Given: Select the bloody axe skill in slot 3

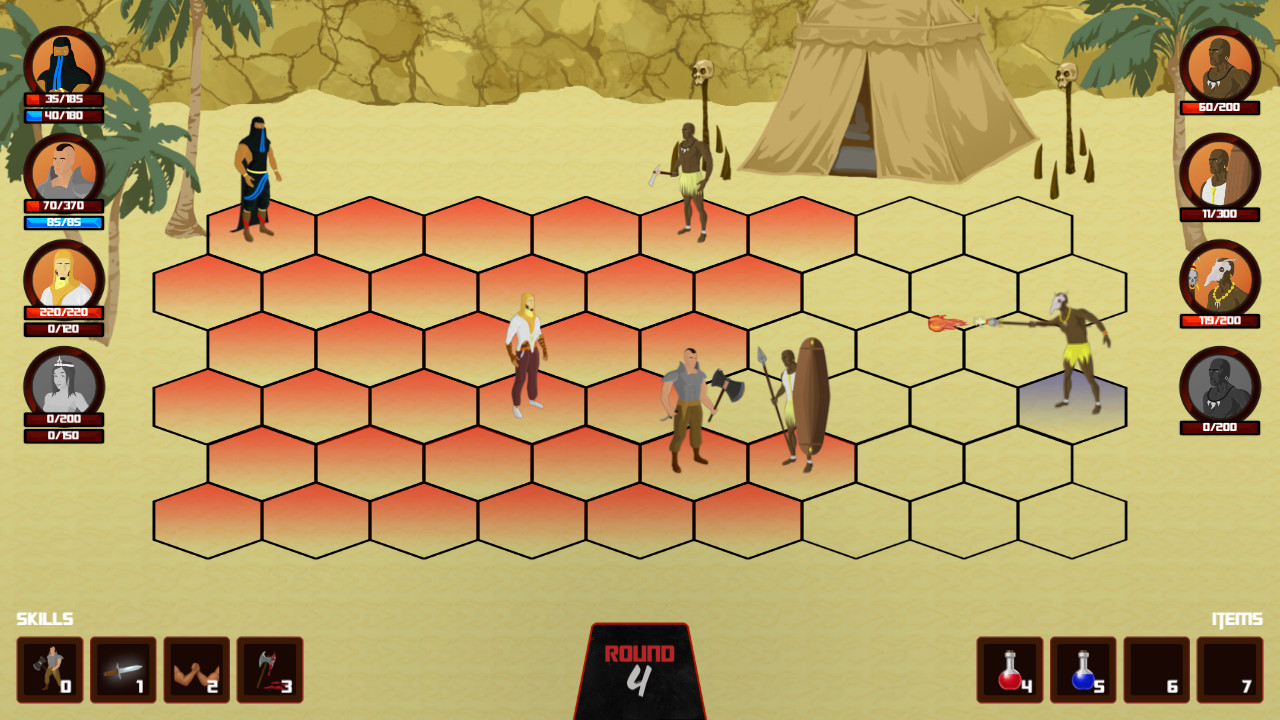Looking at the screenshot, I should point(270,670).
